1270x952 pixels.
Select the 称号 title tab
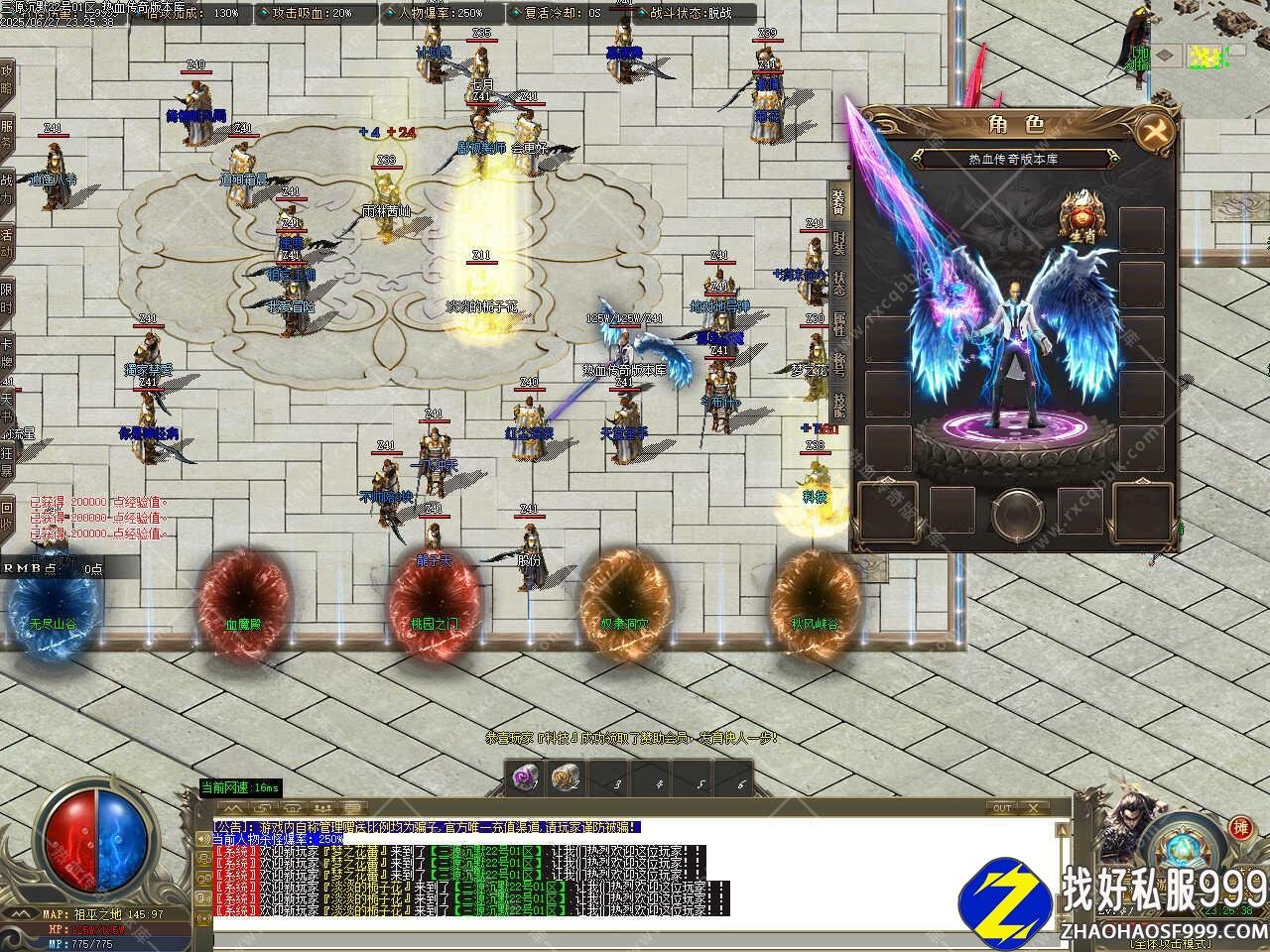click(839, 364)
